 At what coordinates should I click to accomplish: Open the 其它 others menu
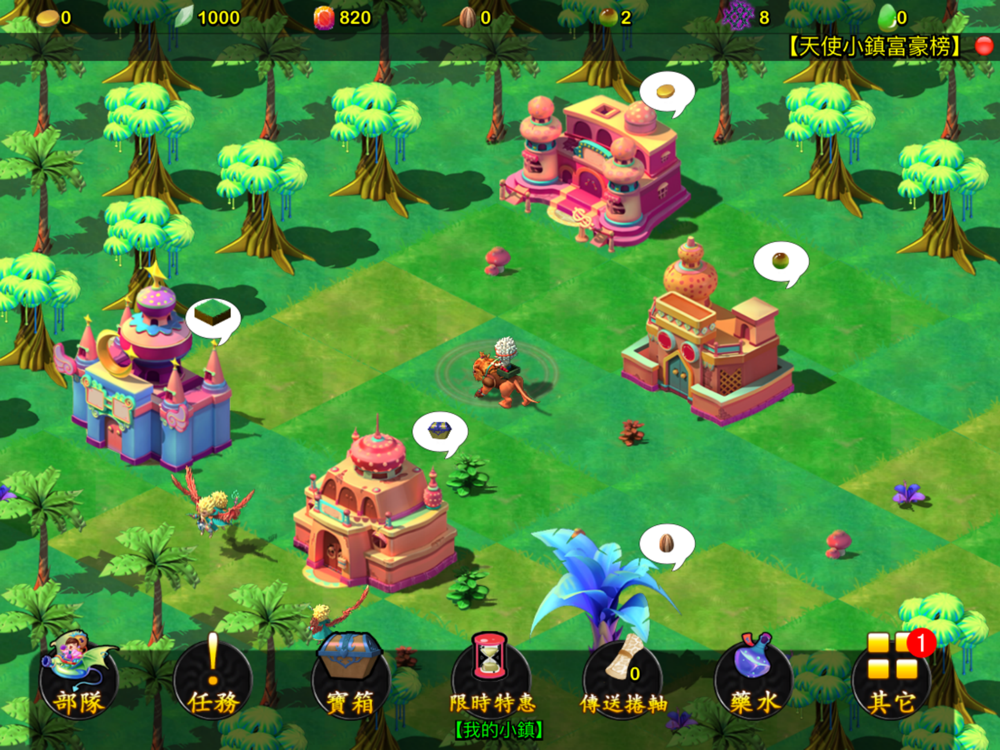[891, 680]
